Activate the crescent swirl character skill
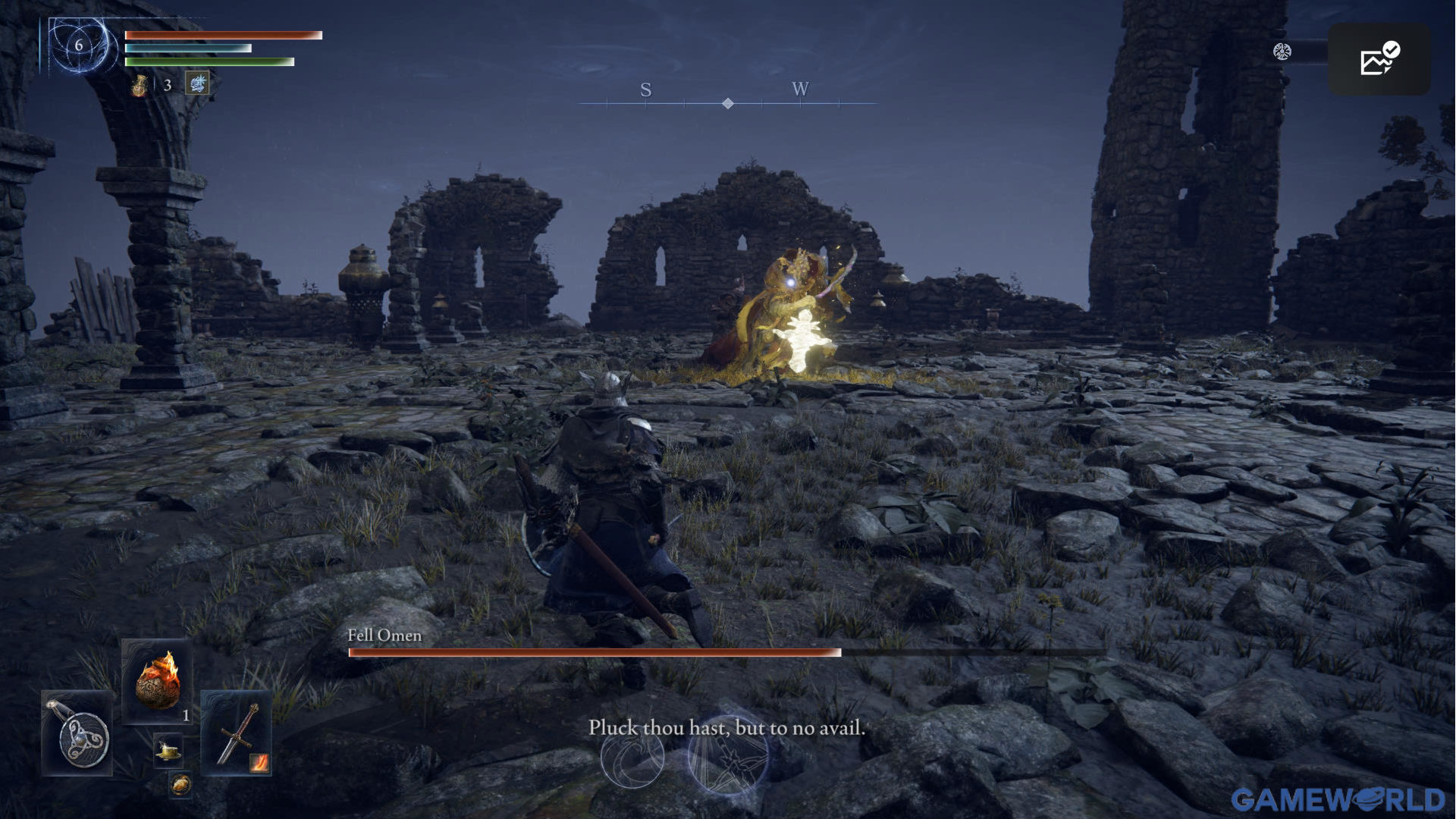The height and width of the screenshot is (819, 1456). [632, 757]
